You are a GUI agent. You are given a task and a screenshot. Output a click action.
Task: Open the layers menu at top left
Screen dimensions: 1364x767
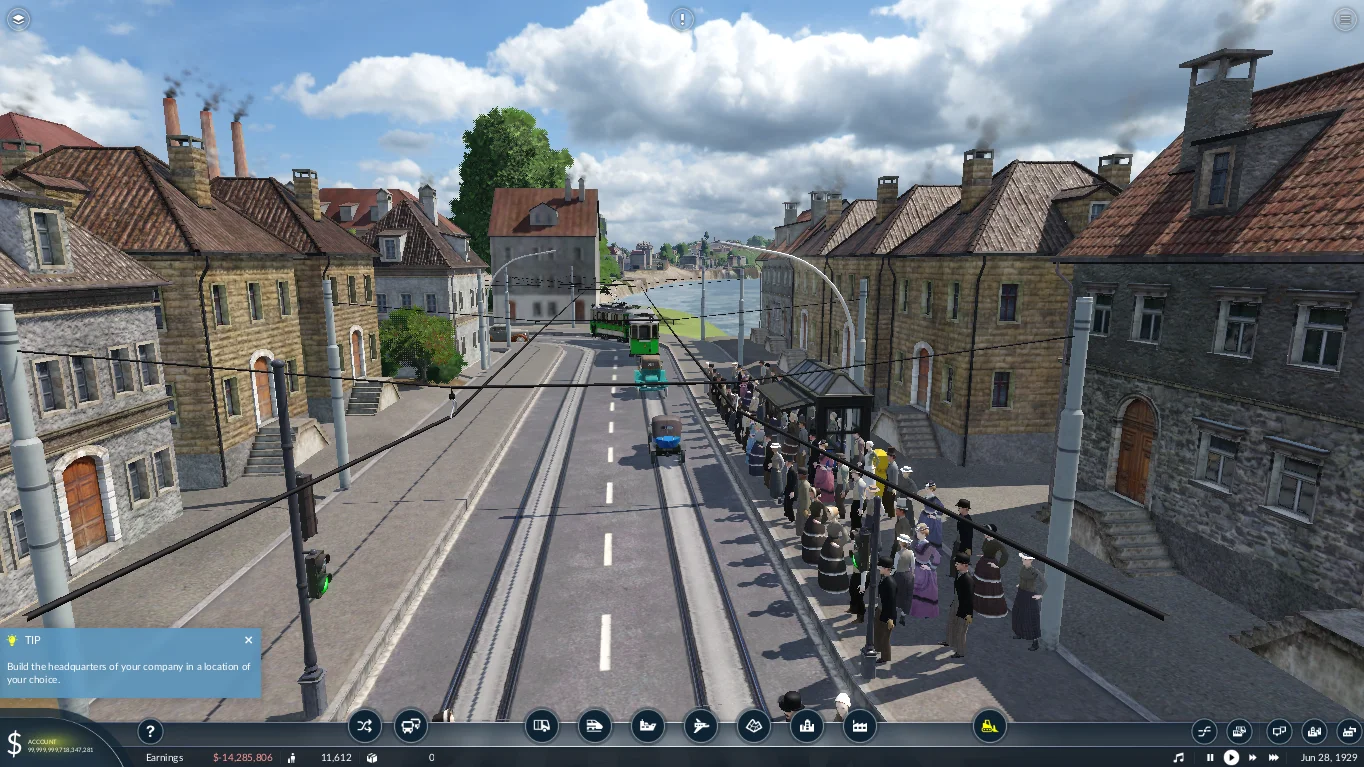click(19, 19)
